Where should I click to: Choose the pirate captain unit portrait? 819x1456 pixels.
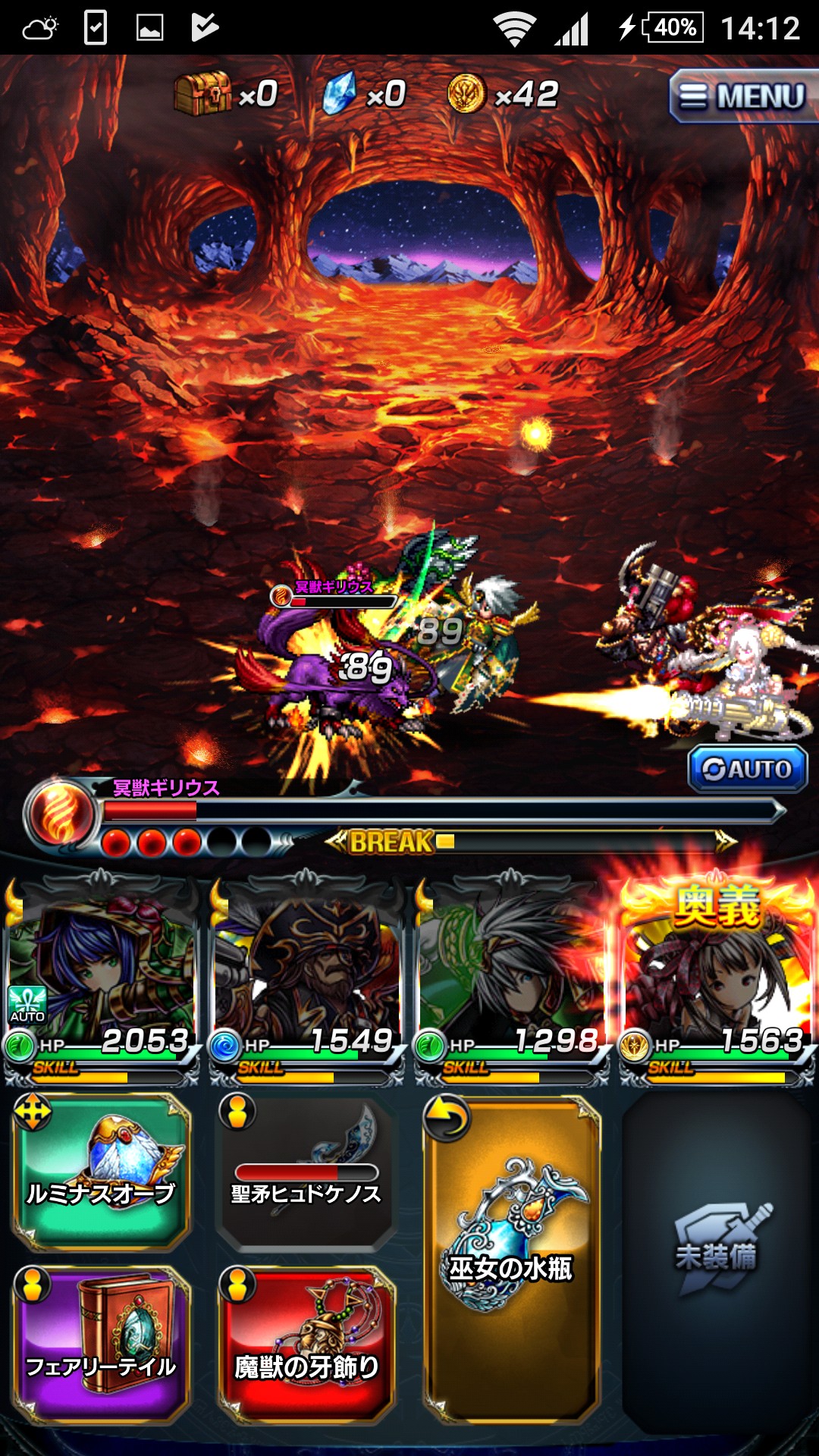pyautogui.click(x=306, y=978)
